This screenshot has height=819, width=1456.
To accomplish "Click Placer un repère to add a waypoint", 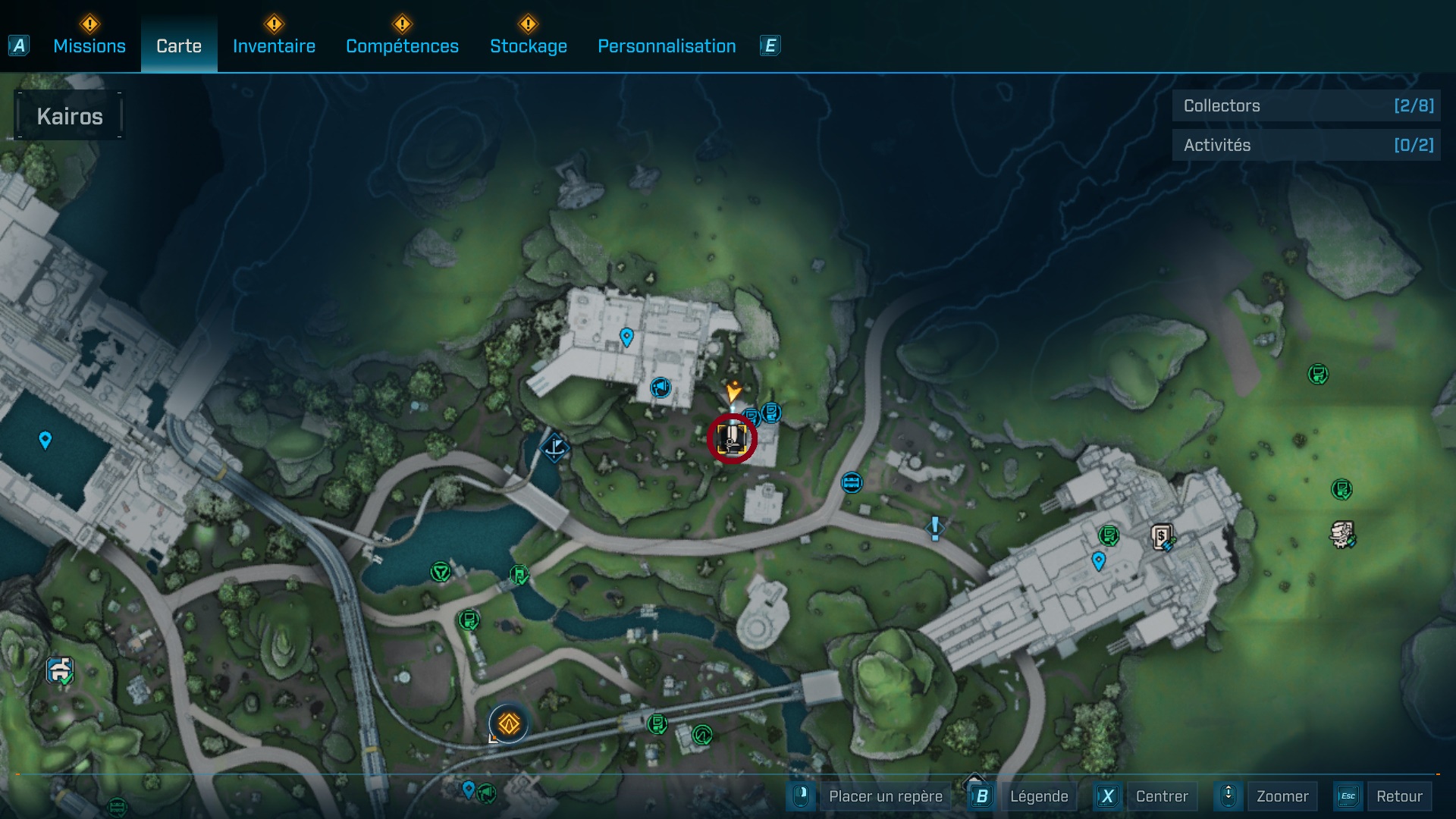I will point(885,796).
